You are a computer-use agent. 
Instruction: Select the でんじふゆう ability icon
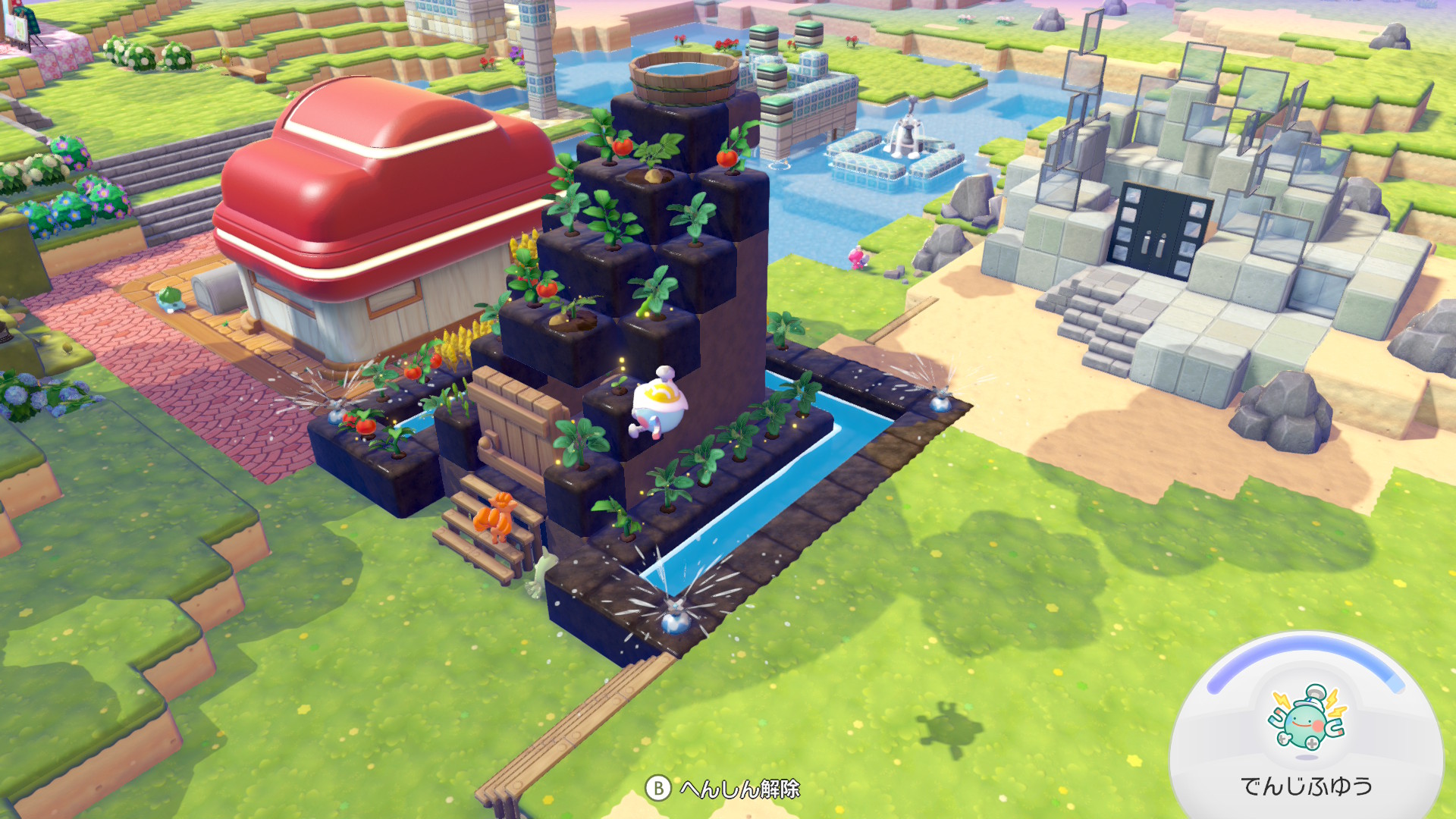1307,718
